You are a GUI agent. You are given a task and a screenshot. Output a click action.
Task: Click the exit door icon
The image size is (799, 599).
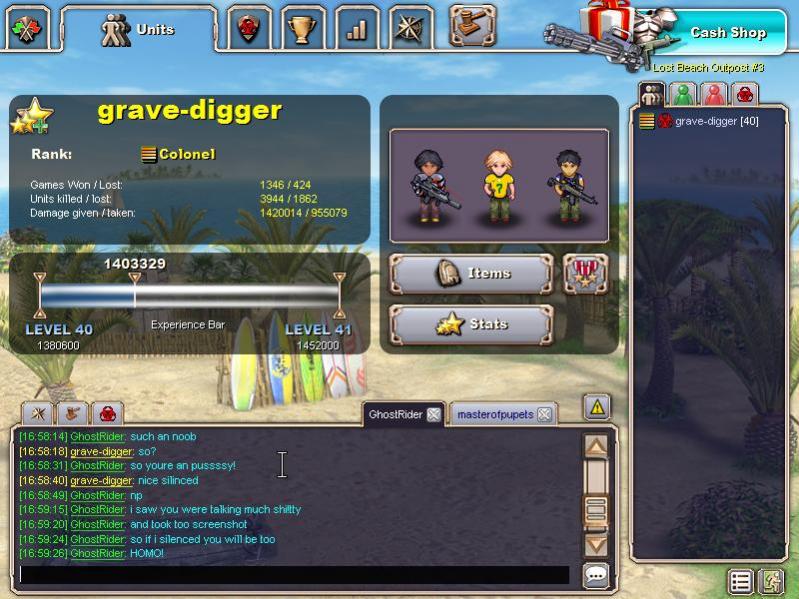click(771, 581)
